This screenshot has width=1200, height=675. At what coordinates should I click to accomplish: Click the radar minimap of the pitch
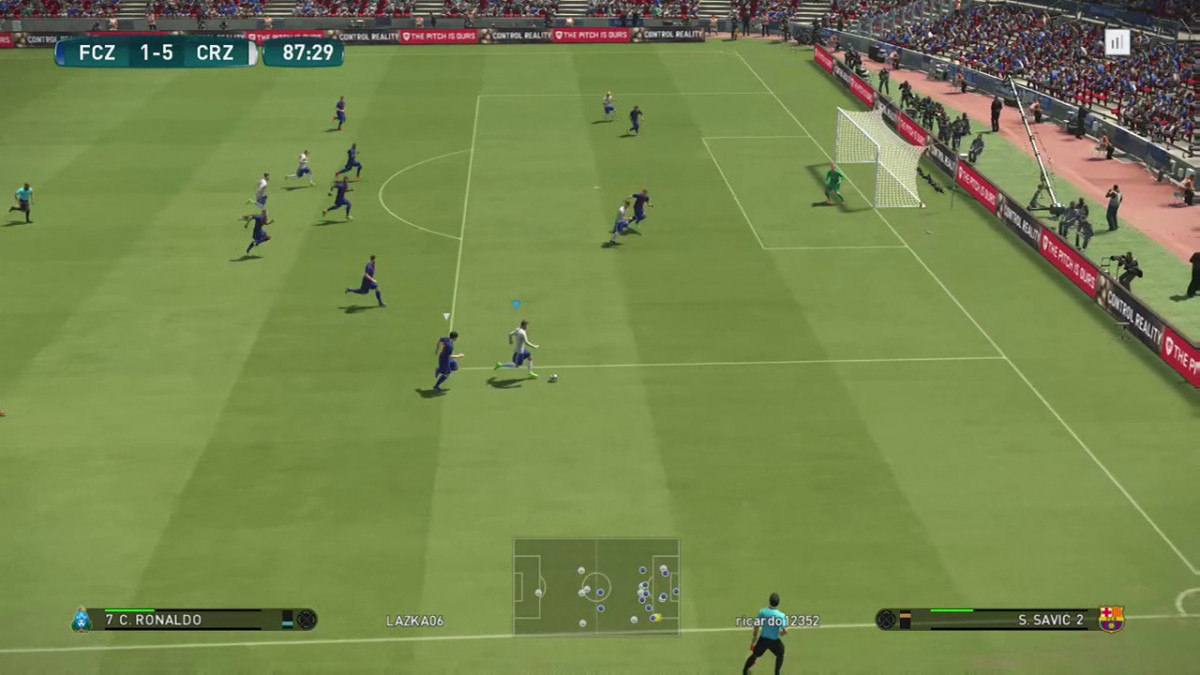tap(596, 586)
